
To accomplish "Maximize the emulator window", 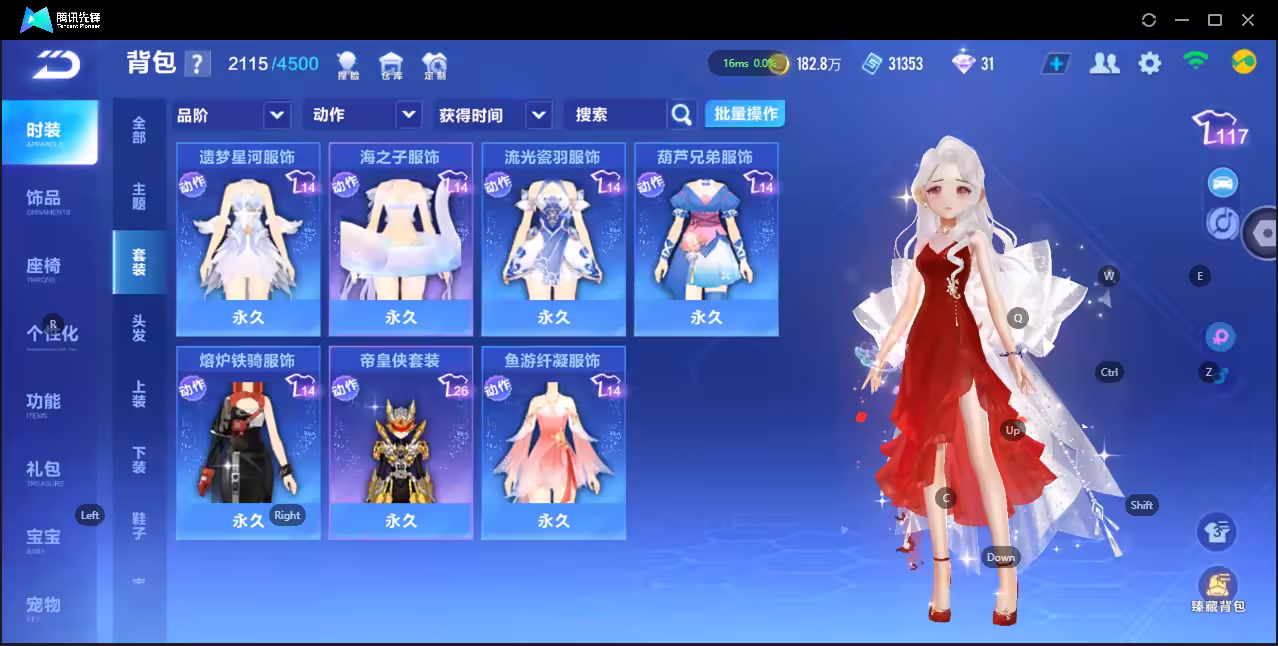I will click(x=1215, y=20).
